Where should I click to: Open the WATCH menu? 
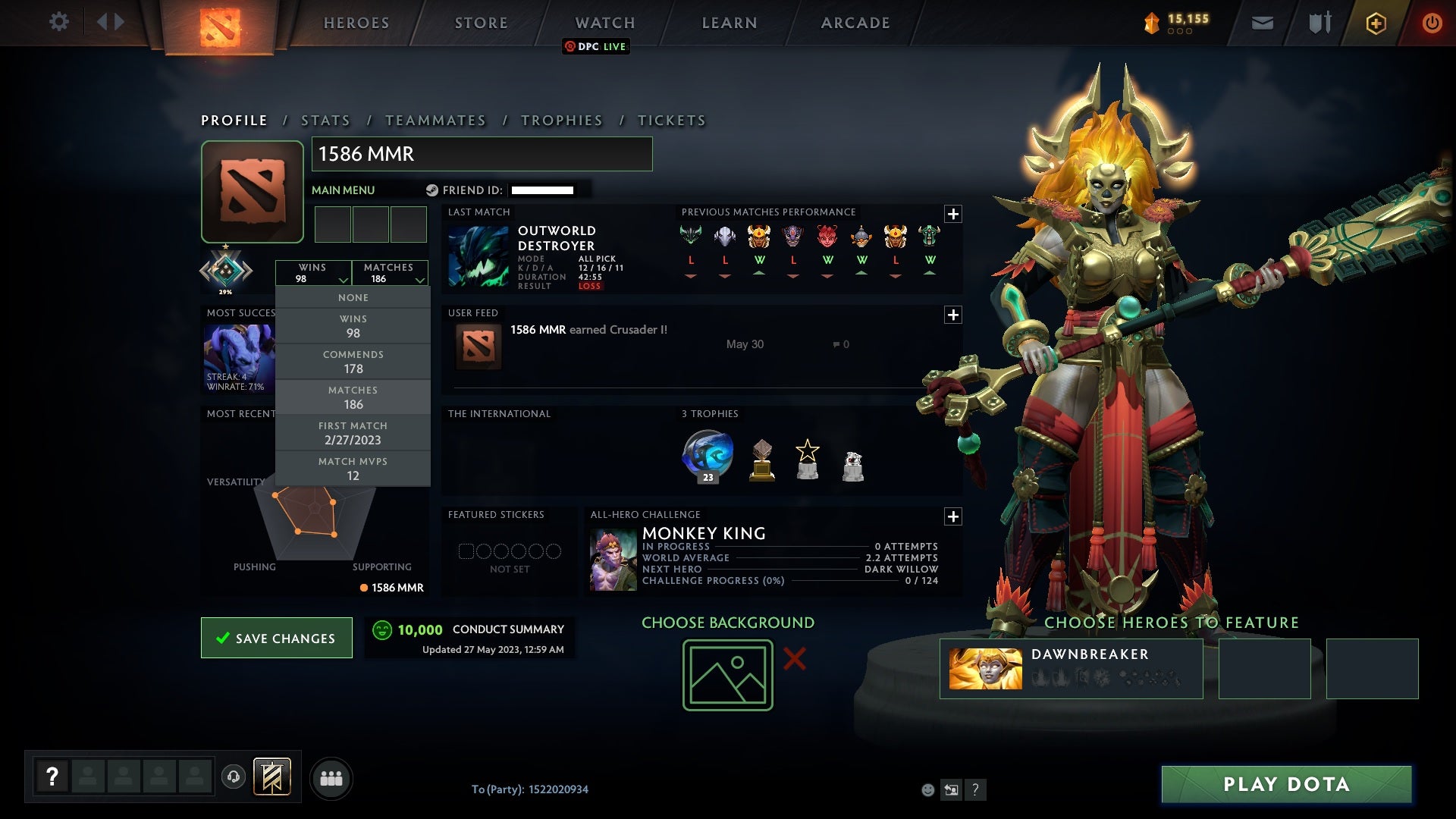point(604,22)
